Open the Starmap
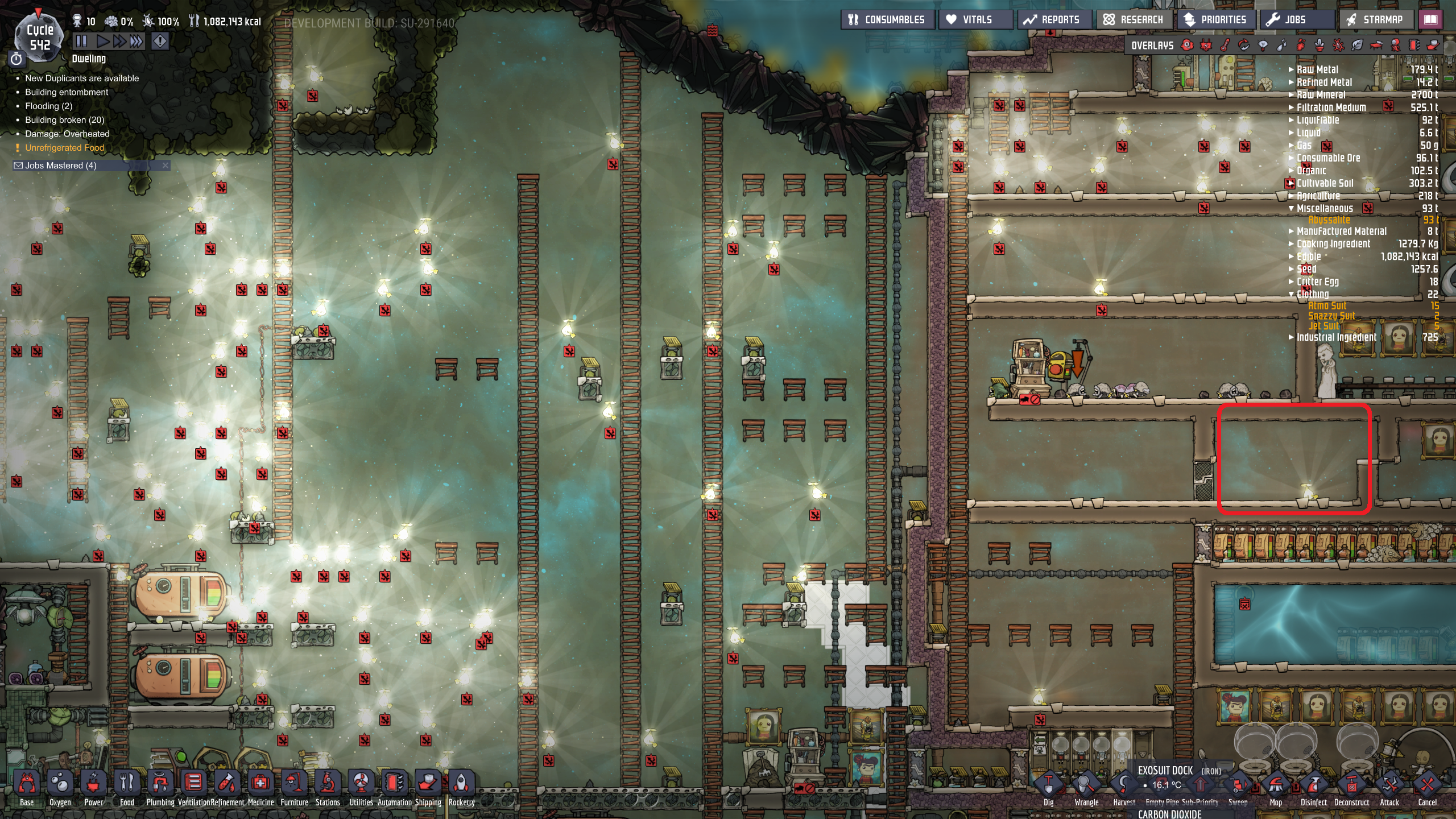The height and width of the screenshot is (819, 1456). [1375, 20]
